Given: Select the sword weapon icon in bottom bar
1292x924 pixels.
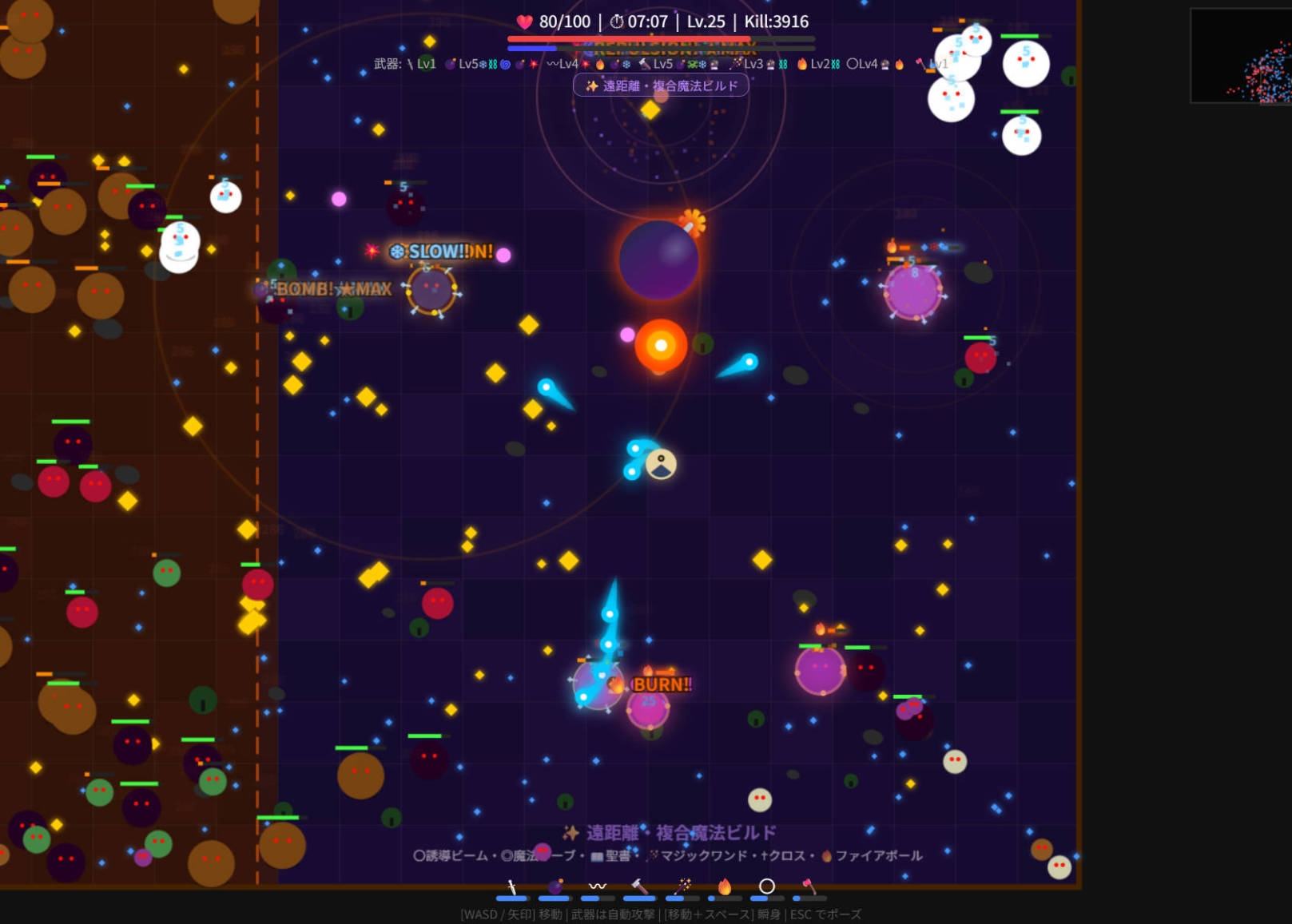Looking at the screenshot, I should tap(511, 887).
